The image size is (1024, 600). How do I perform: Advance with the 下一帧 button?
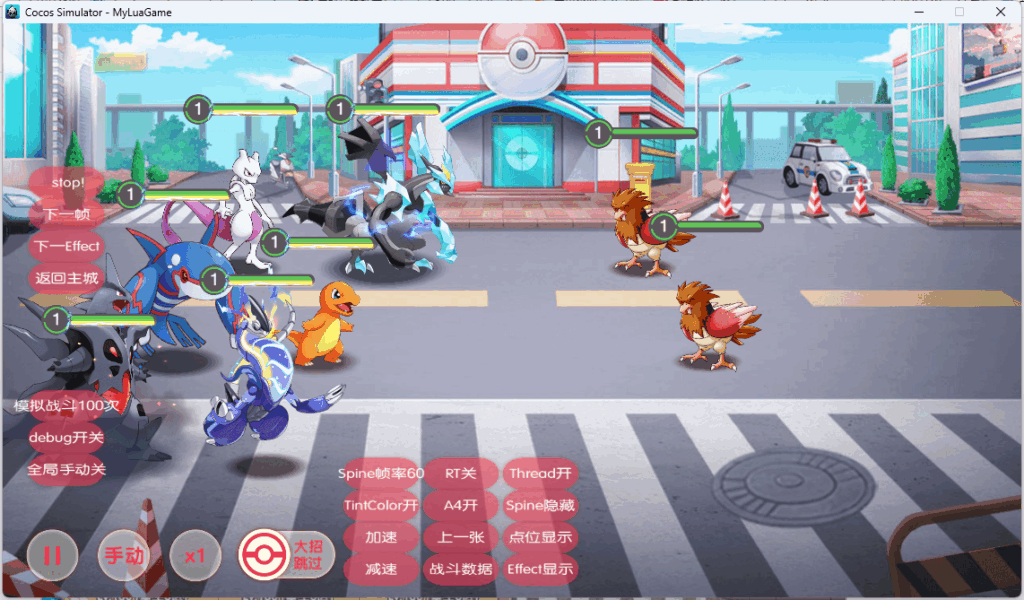67,214
